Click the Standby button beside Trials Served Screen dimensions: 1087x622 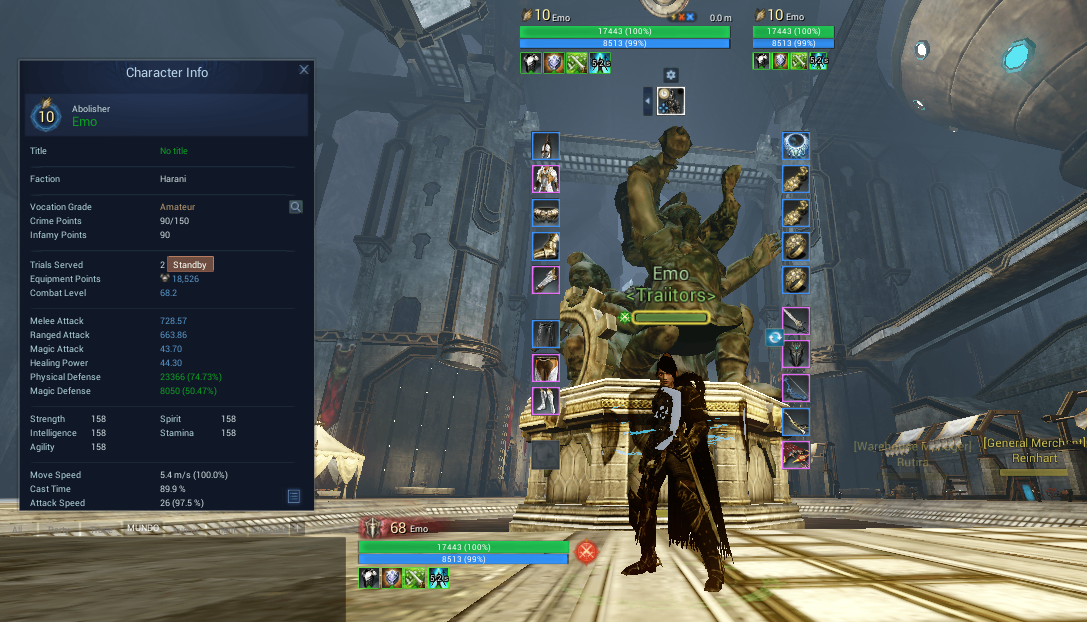tap(190, 265)
